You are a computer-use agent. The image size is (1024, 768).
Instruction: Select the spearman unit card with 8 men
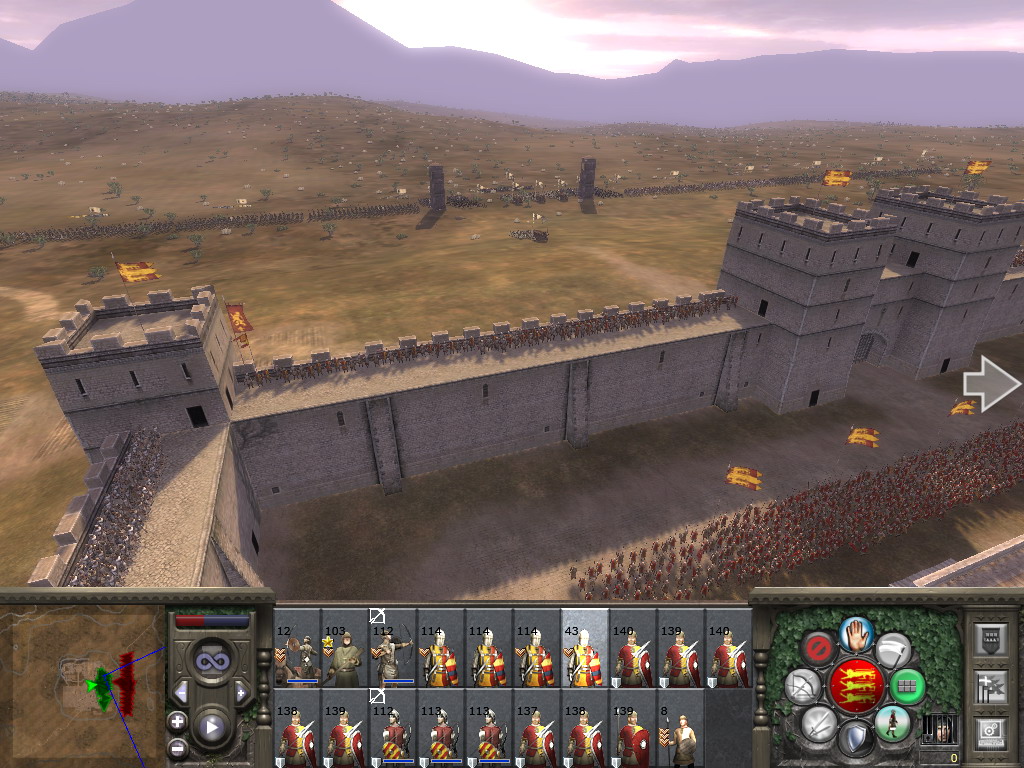pyautogui.click(x=681, y=728)
